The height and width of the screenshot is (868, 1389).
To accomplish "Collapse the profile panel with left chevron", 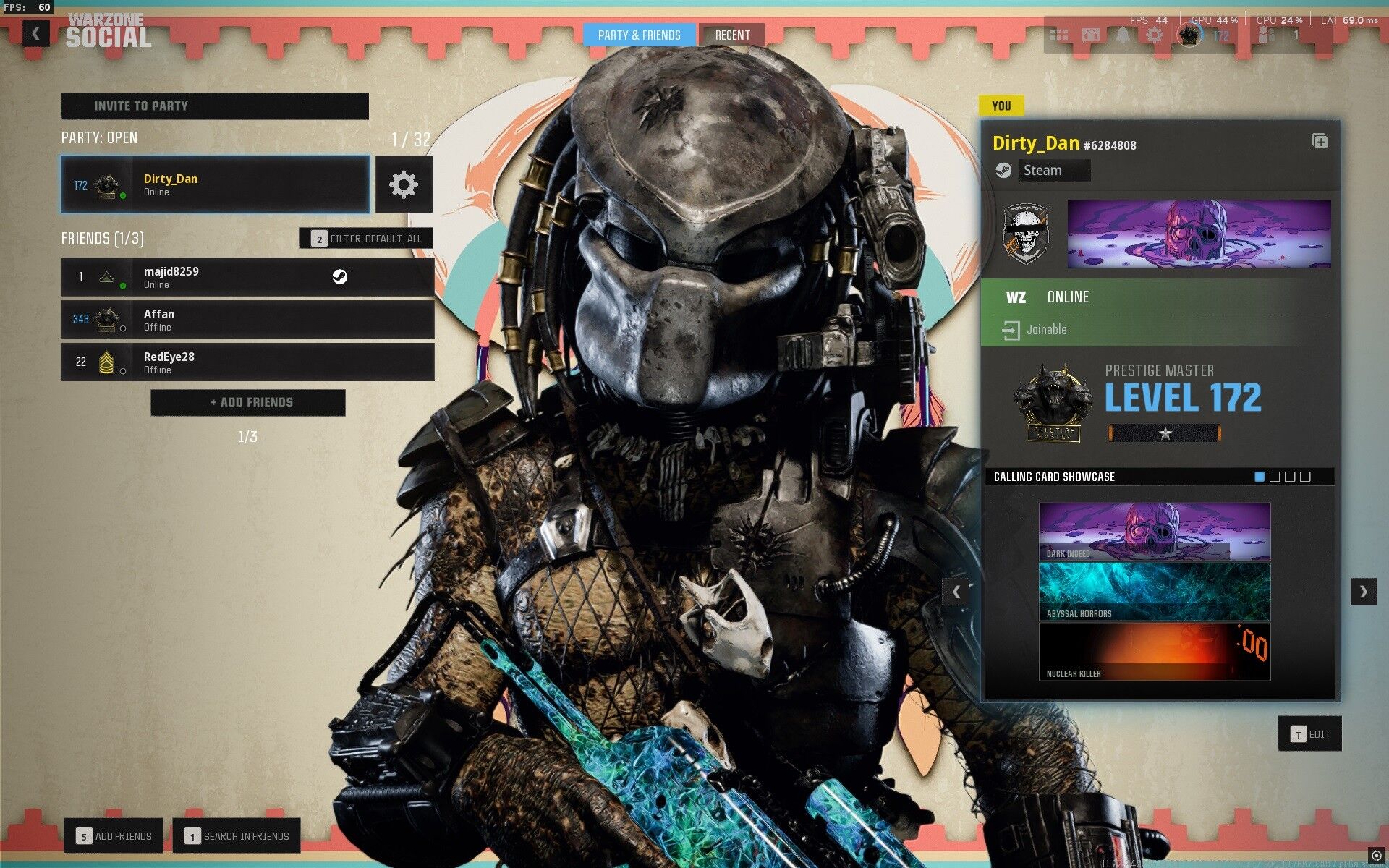I will 958,591.
